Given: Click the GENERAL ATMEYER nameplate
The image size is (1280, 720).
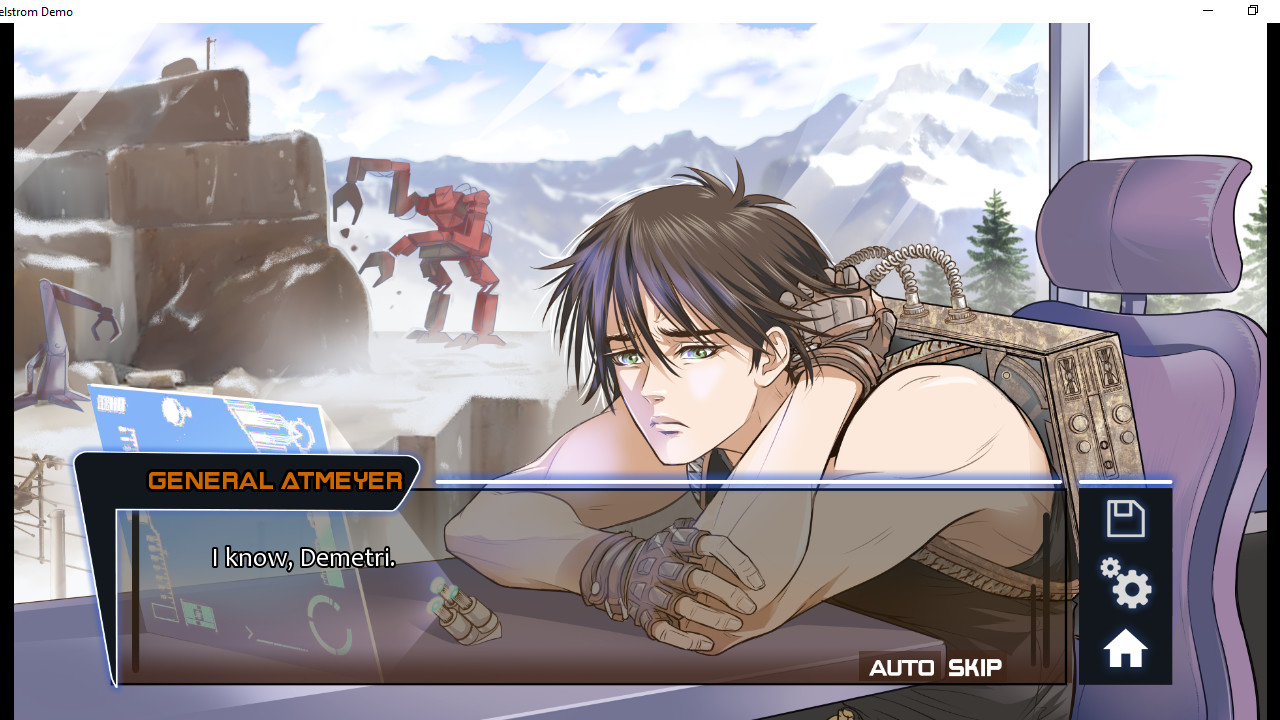Looking at the screenshot, I should click(275, 481).
